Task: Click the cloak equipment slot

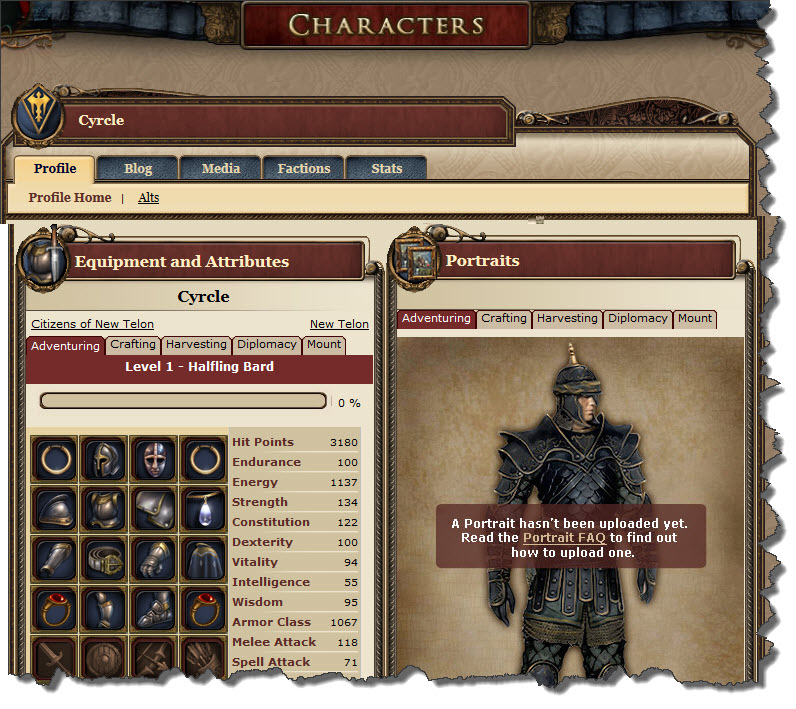Action: (x=204, y=557)
